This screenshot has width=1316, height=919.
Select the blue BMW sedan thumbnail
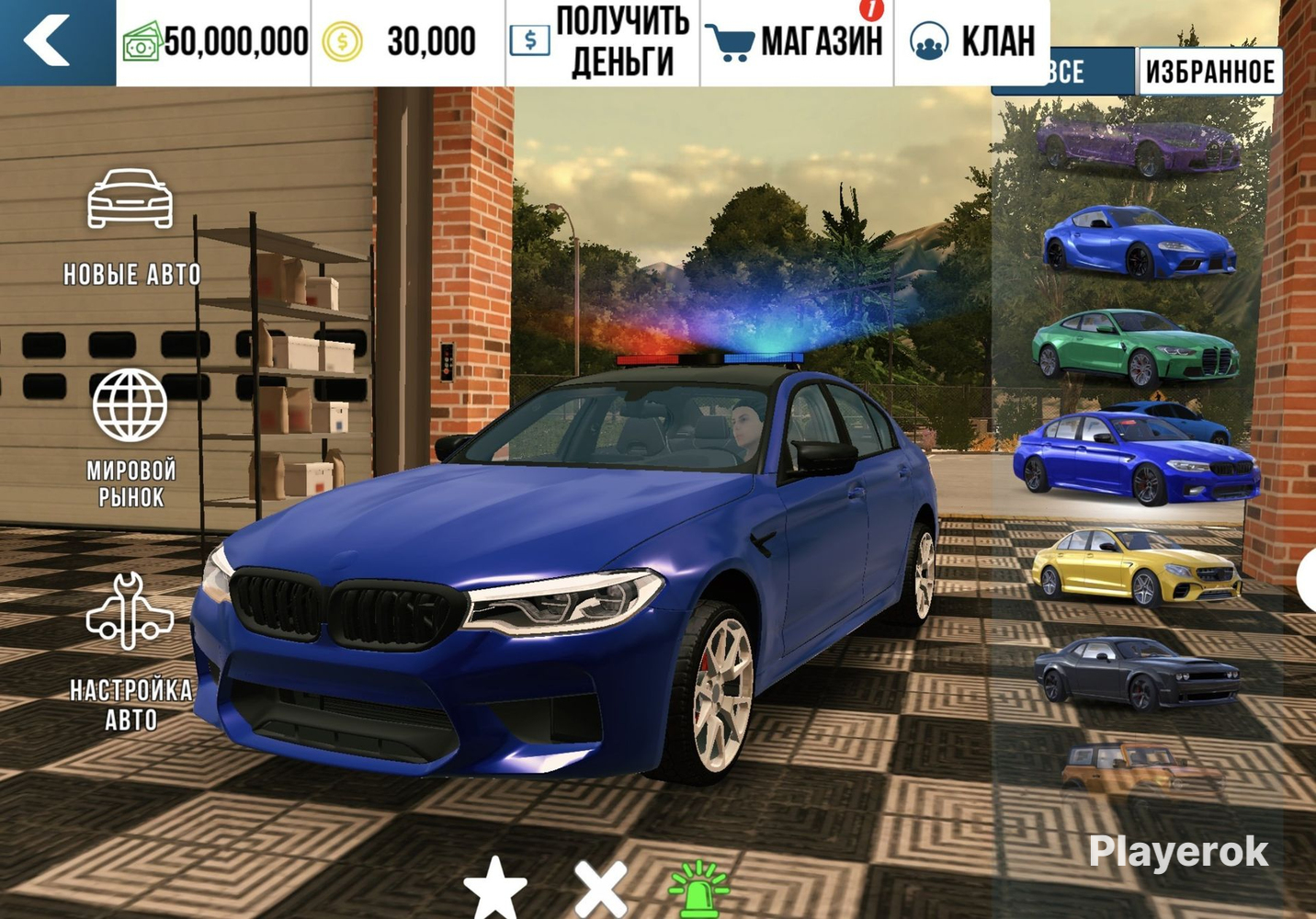click(x=1136, y=457)
